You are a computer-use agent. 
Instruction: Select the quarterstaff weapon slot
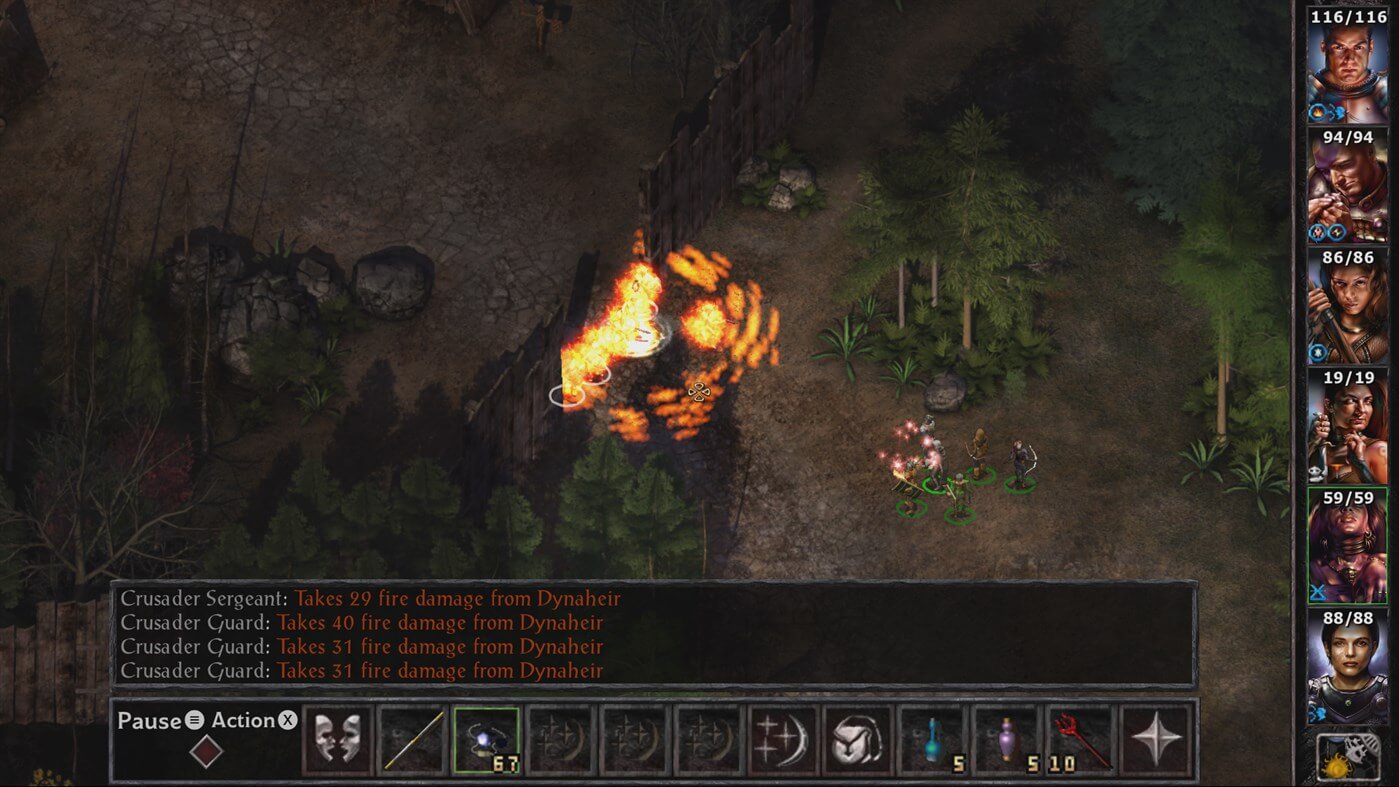coord(412,740)
